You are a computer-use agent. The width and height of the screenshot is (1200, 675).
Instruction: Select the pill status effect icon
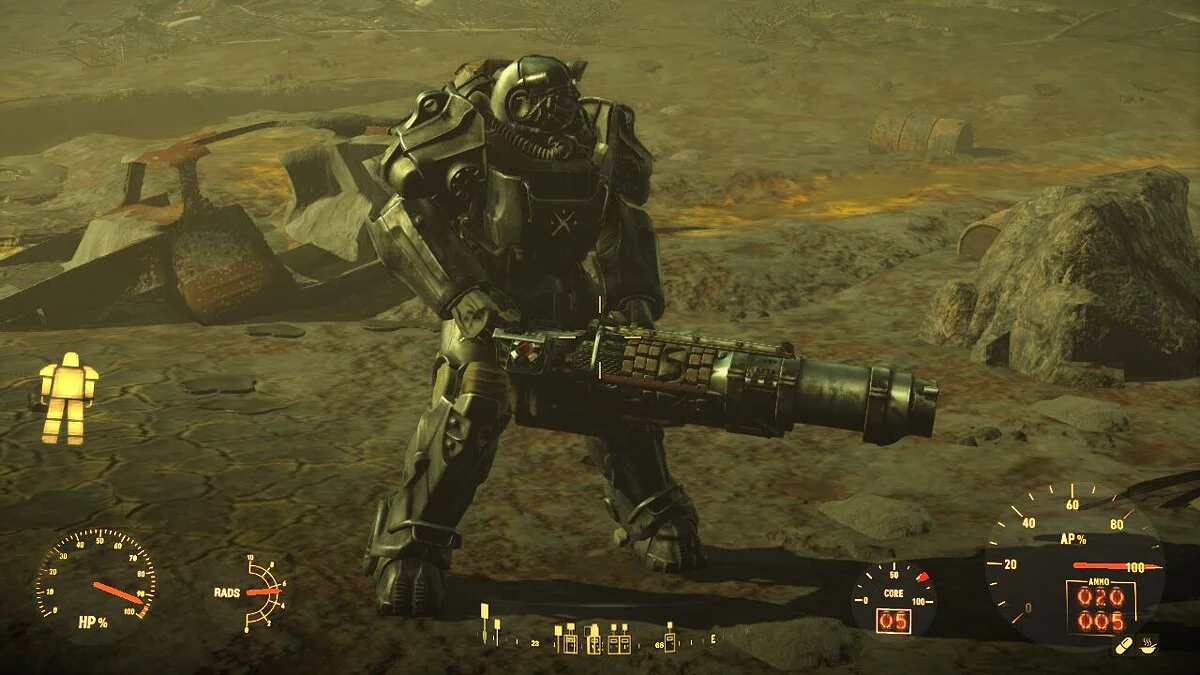click(x=1124, y=646)
